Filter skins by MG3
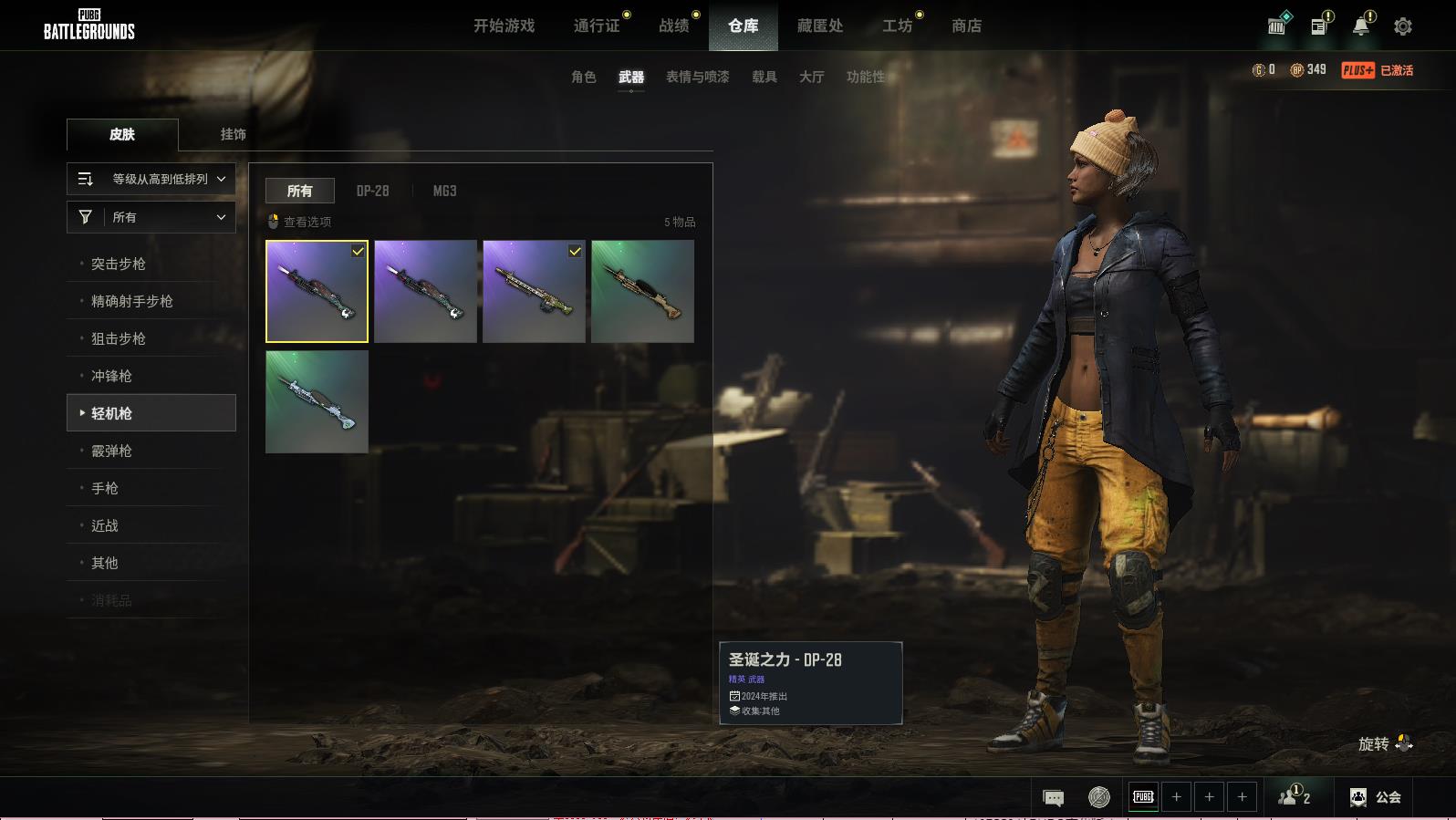The height and width of the screenshot is (820, 1456). [x=444, y=191]
